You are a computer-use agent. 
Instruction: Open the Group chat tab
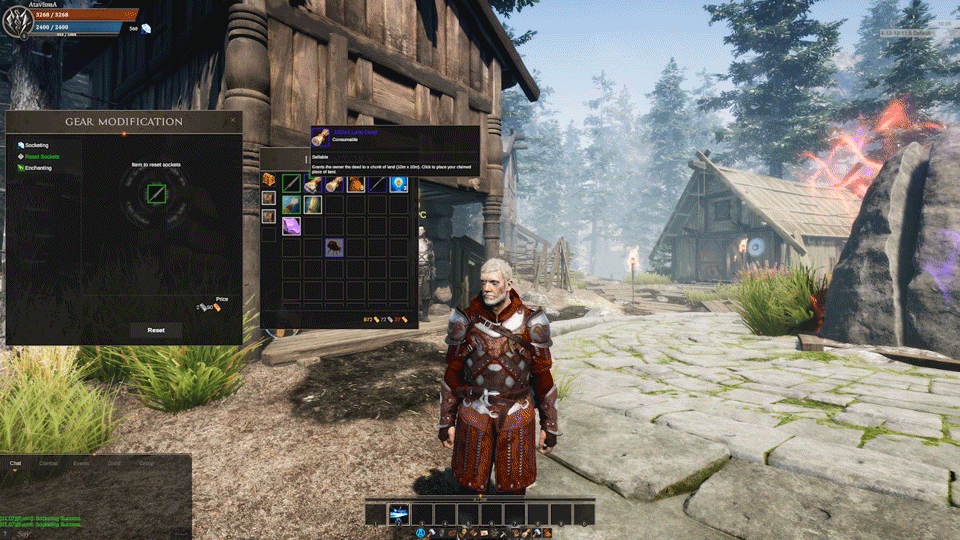click(x=146, y=464)
